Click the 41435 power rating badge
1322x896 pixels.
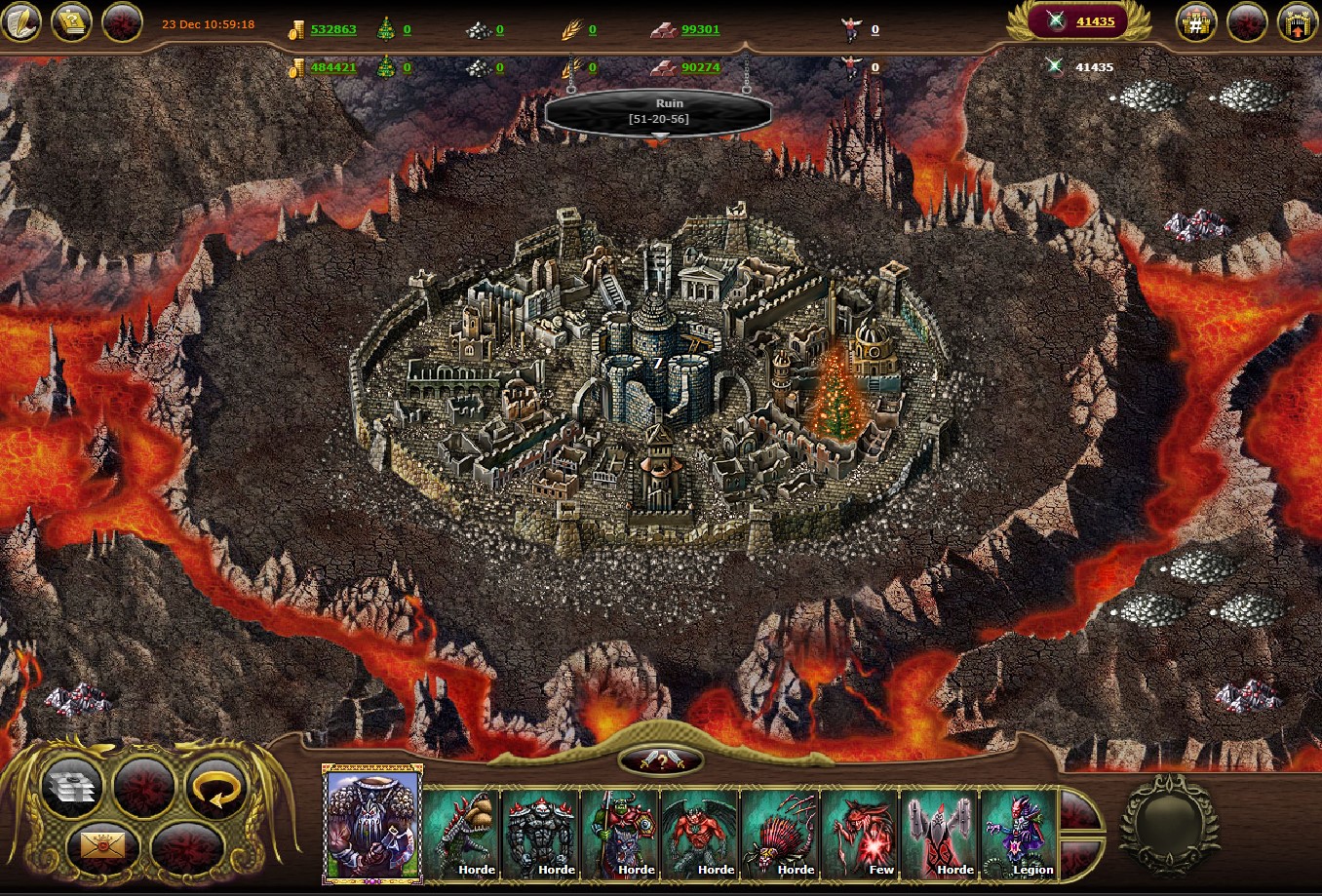click(1079, 21)
